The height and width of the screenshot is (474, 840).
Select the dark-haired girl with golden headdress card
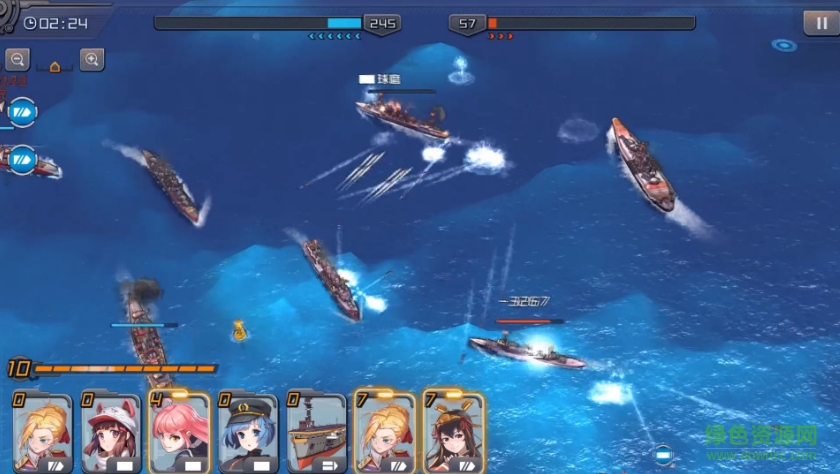[453, 432]
